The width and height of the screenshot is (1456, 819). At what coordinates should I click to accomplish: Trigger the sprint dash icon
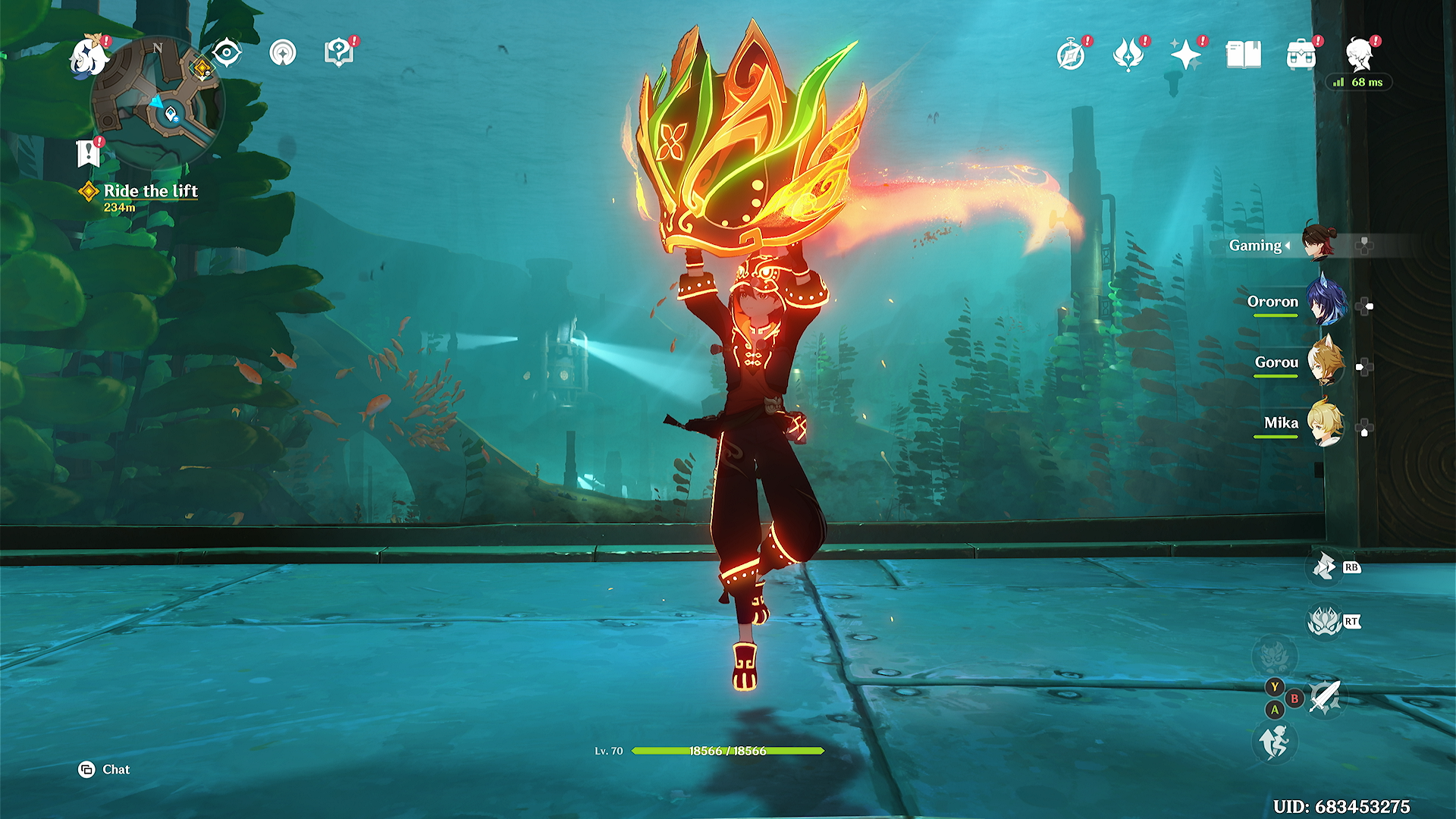tap(1275, 741)
